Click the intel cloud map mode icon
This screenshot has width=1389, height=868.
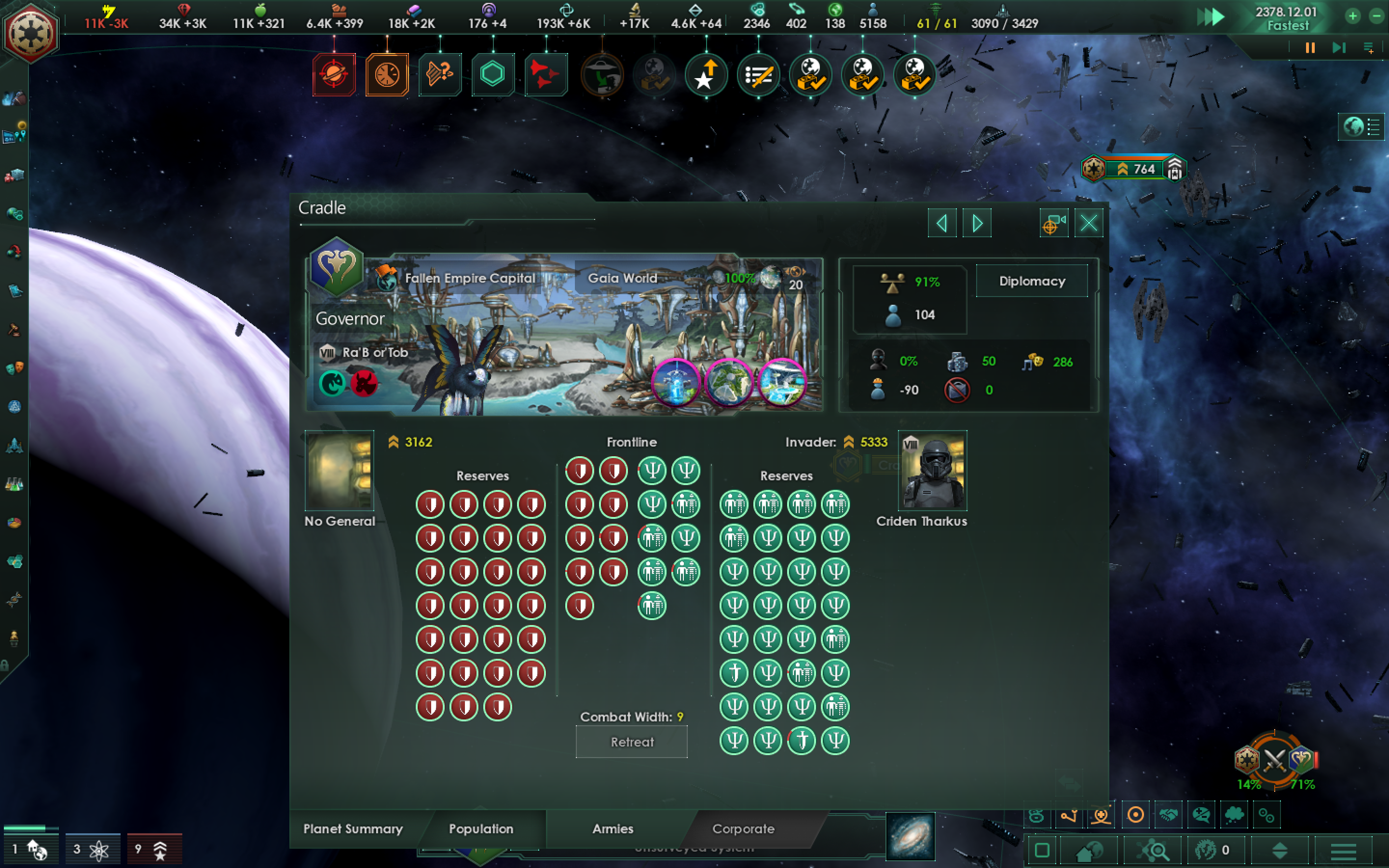click(1234, 815)
